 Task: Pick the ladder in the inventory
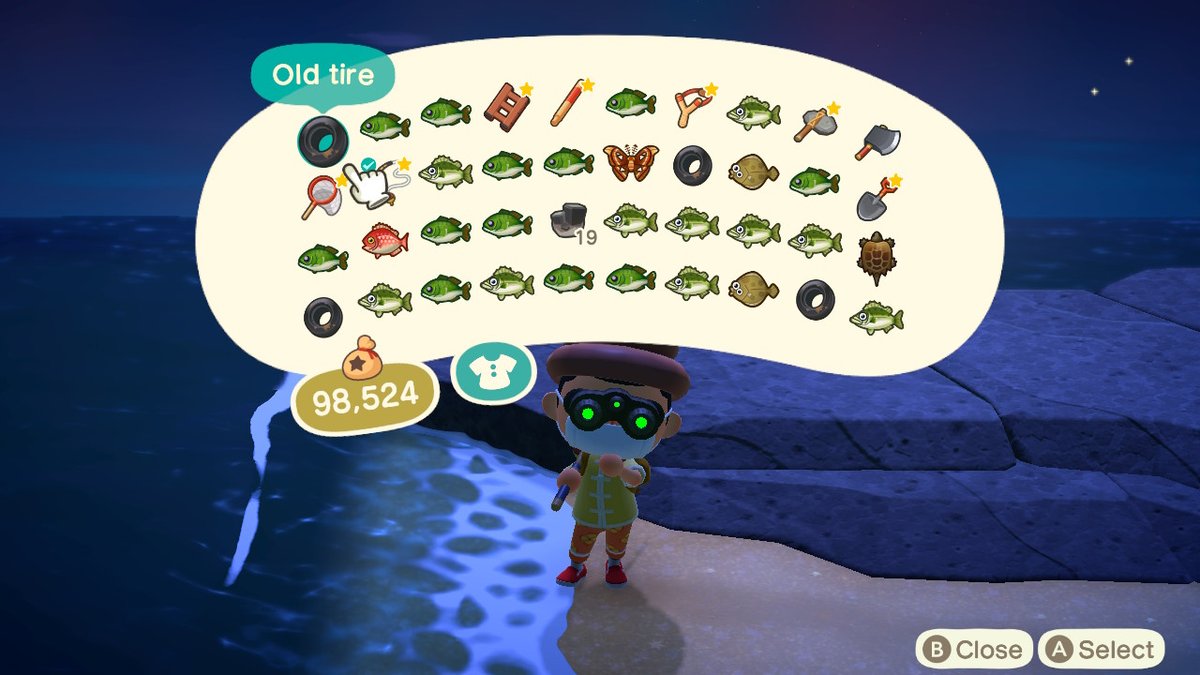506,104
